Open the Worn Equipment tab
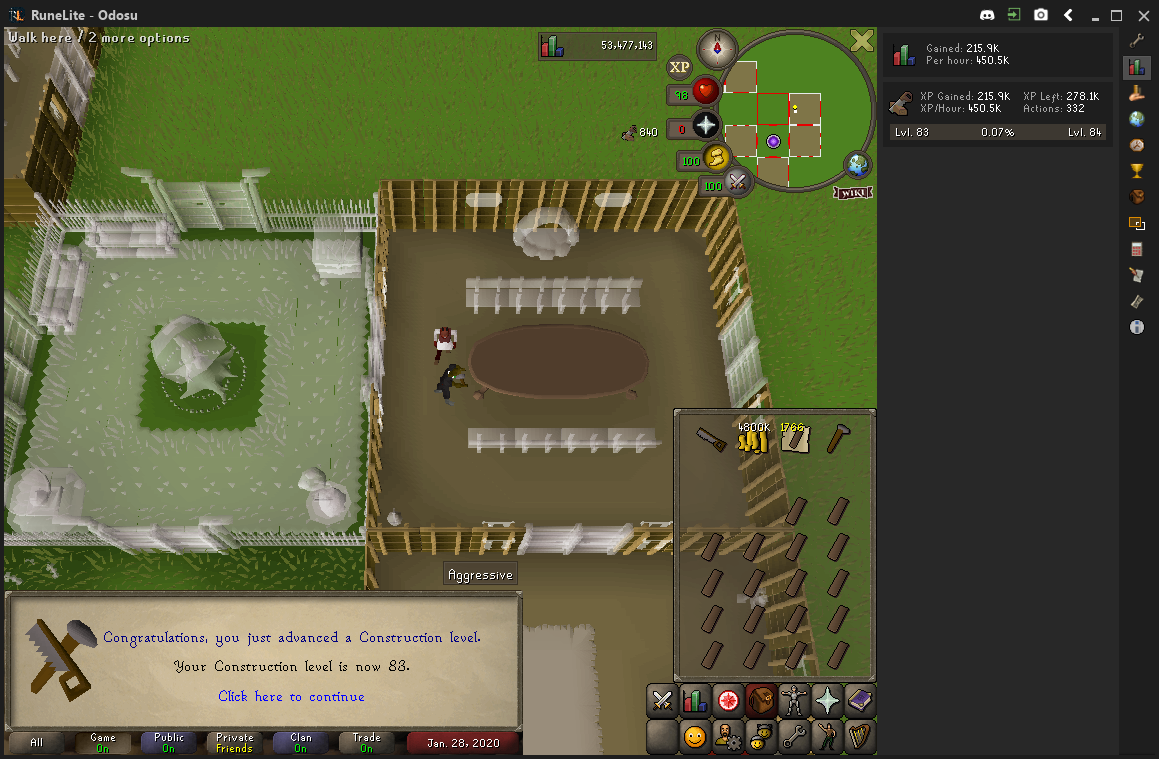1159x759 pixels. [794, 702]
